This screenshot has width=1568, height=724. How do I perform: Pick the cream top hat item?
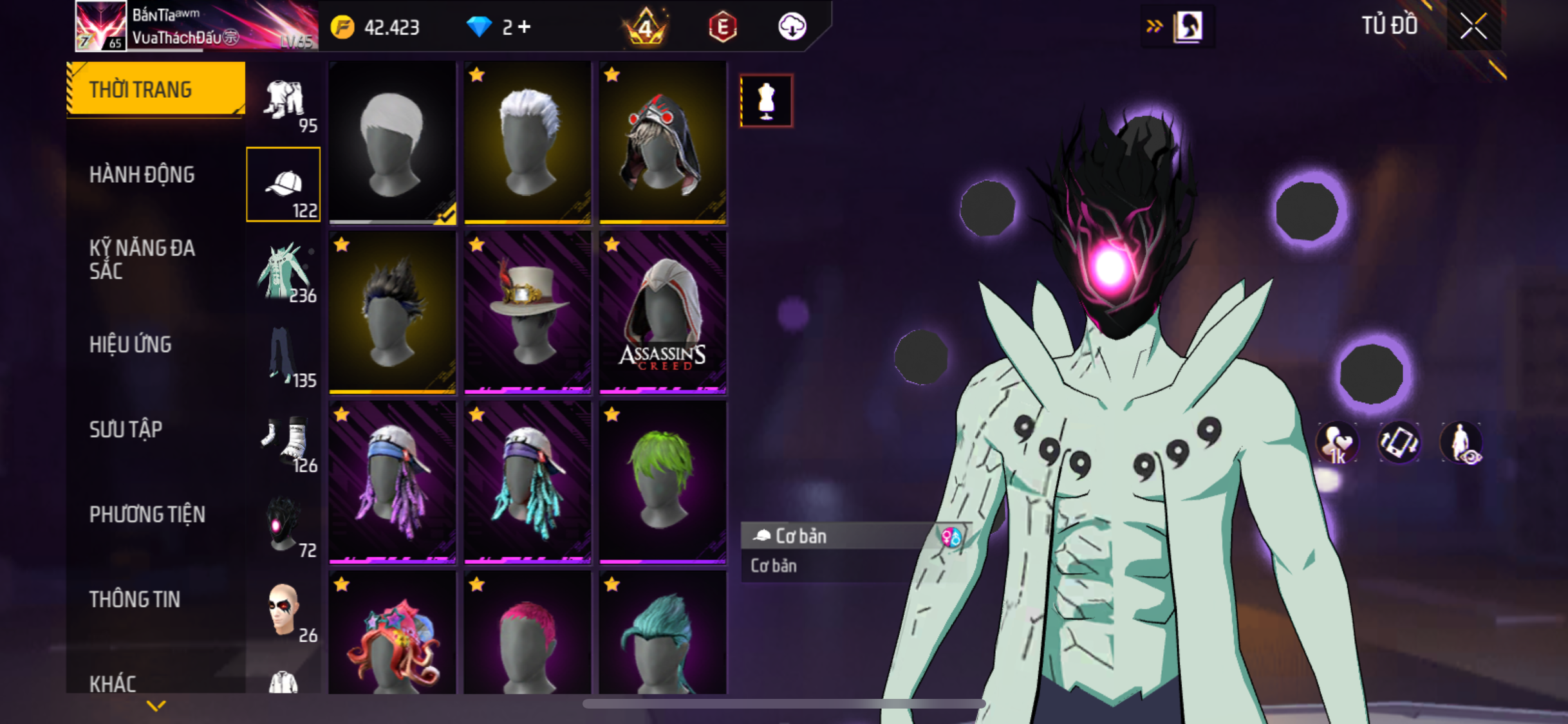pos(528,312)
